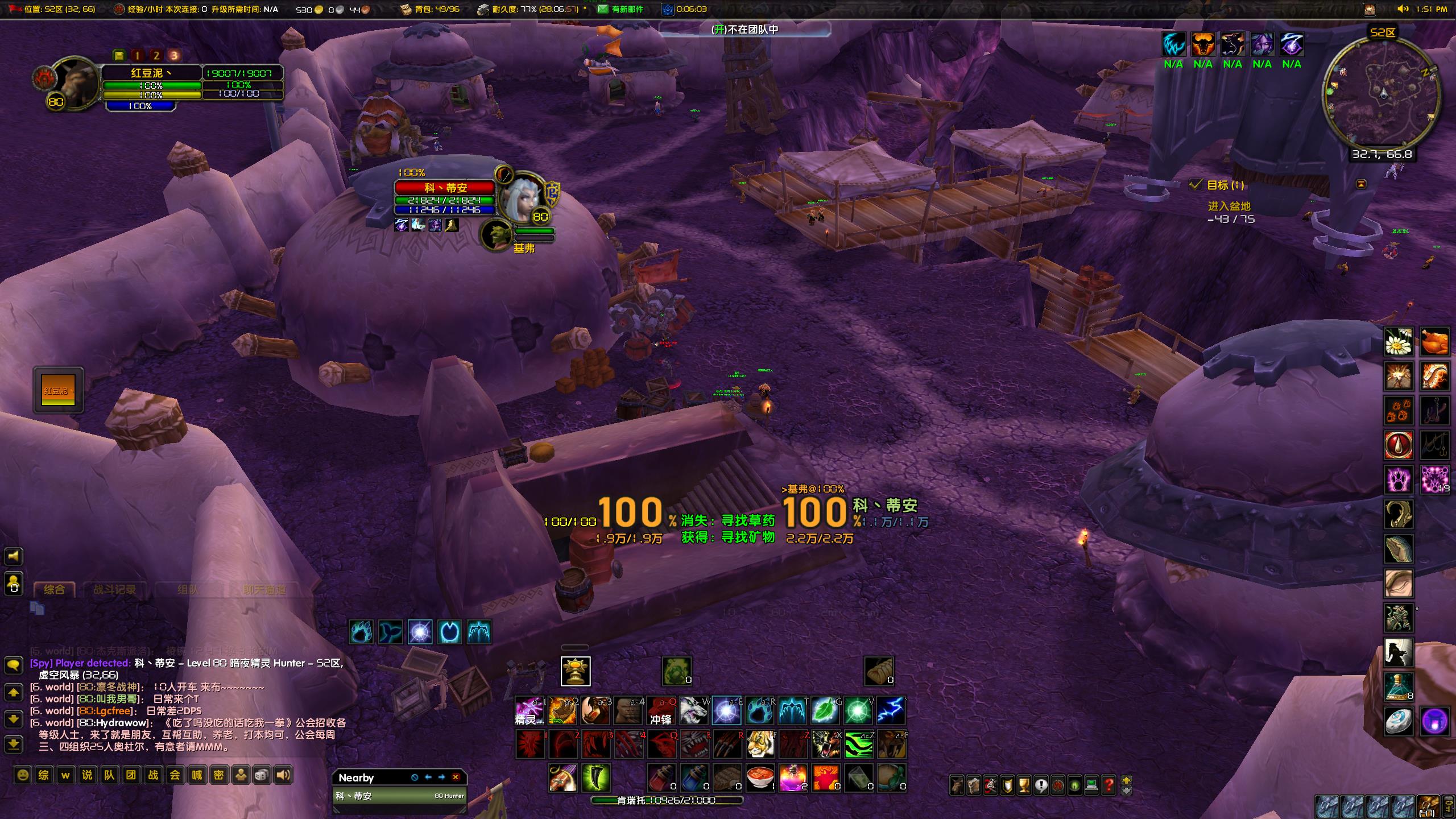Viewport: 1456px width, 819px height.
Task: Activate the blue lightning bolt ability
Action: coord(891,711)
